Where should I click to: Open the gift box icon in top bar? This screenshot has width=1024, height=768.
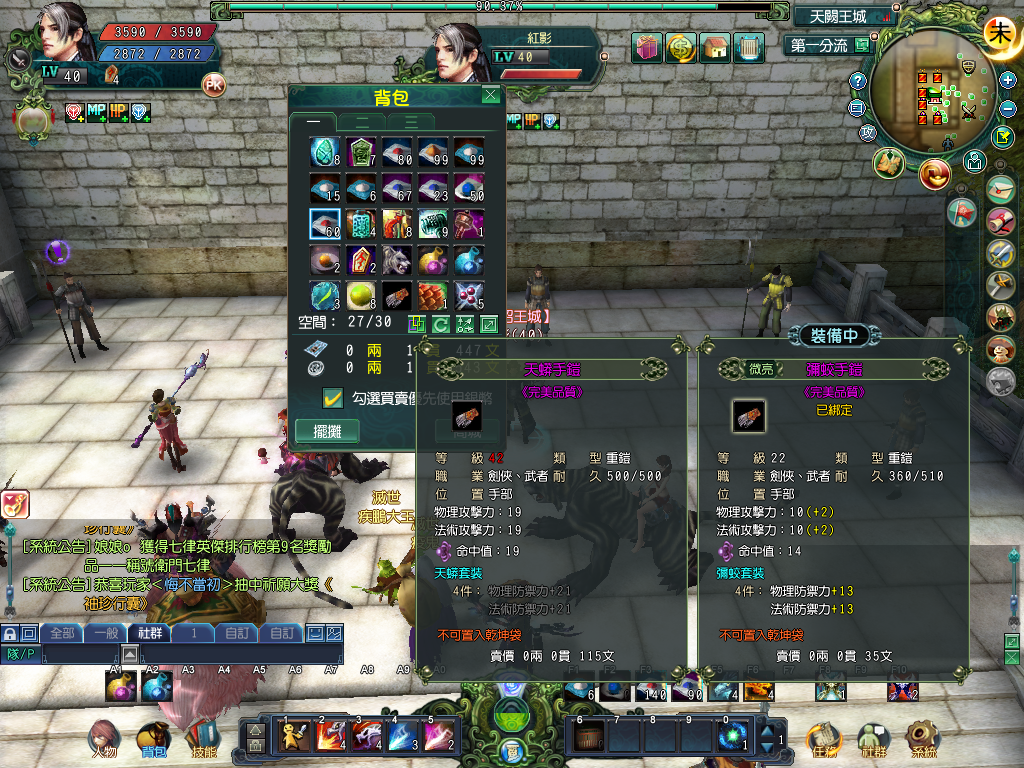tap(647, 47)
